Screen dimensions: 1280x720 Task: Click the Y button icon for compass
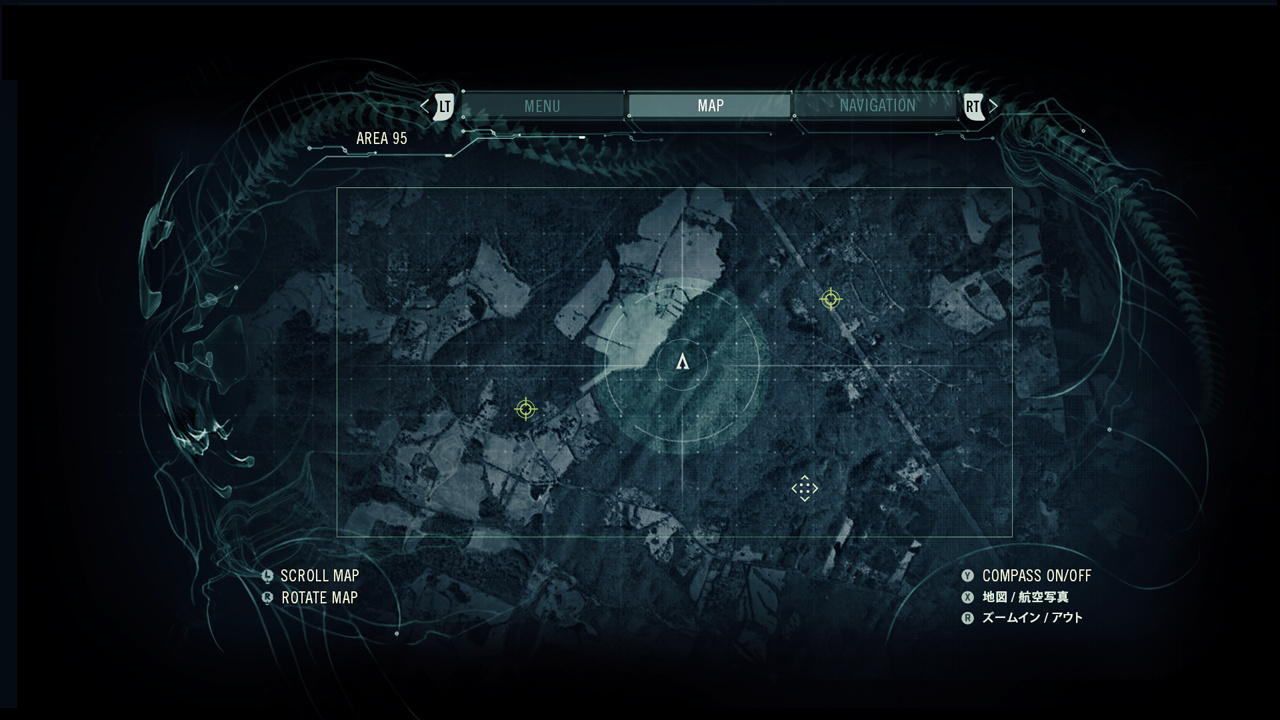point(967,576)
